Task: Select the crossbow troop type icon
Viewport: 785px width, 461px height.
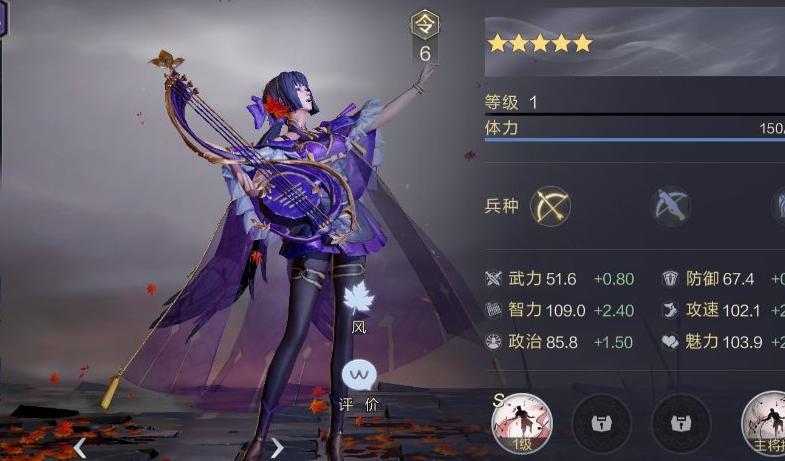Action: (x=671, y=206)
